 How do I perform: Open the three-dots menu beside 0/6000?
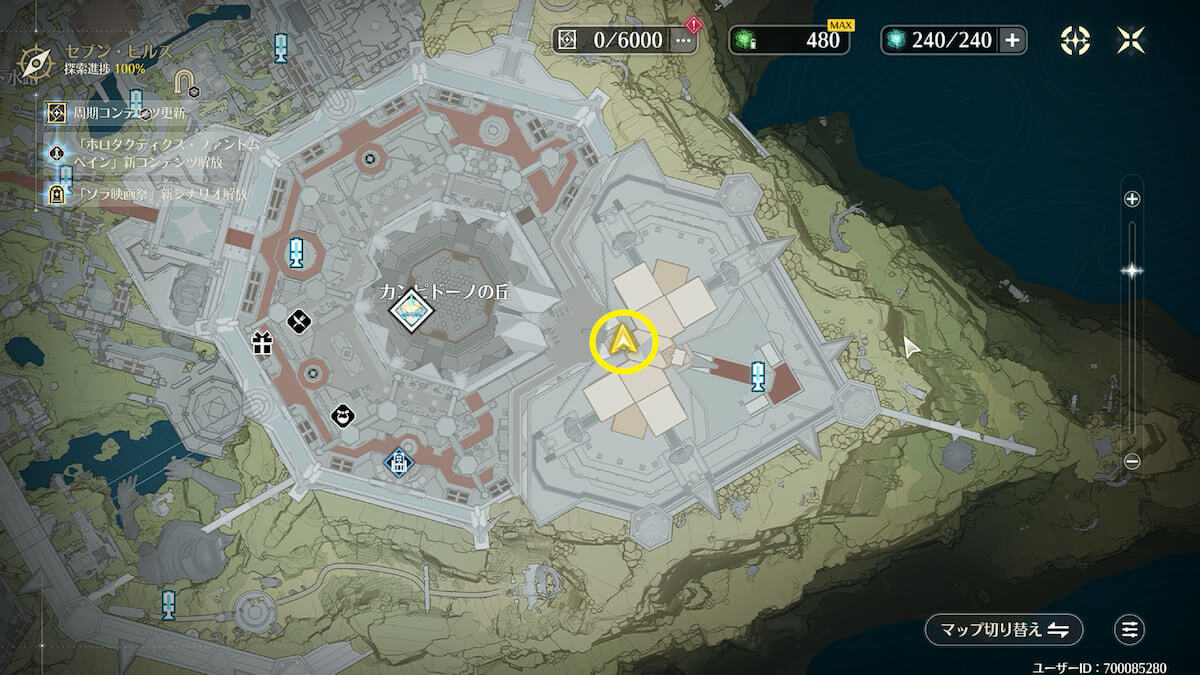tap(684, 40)
